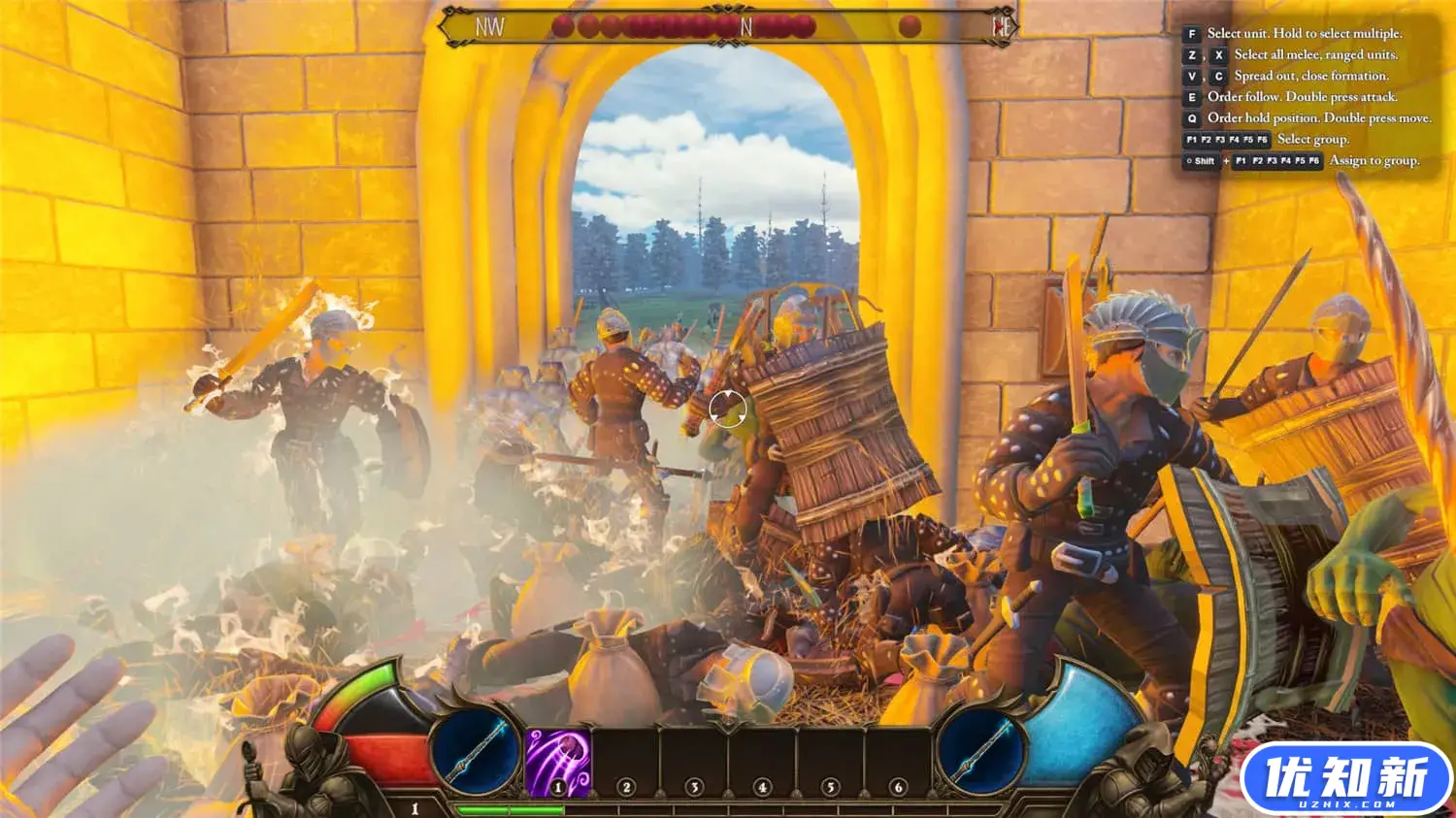Choose empty hotbar slot number 2
The image size is (1456, 818).
(x=626, y=763)
